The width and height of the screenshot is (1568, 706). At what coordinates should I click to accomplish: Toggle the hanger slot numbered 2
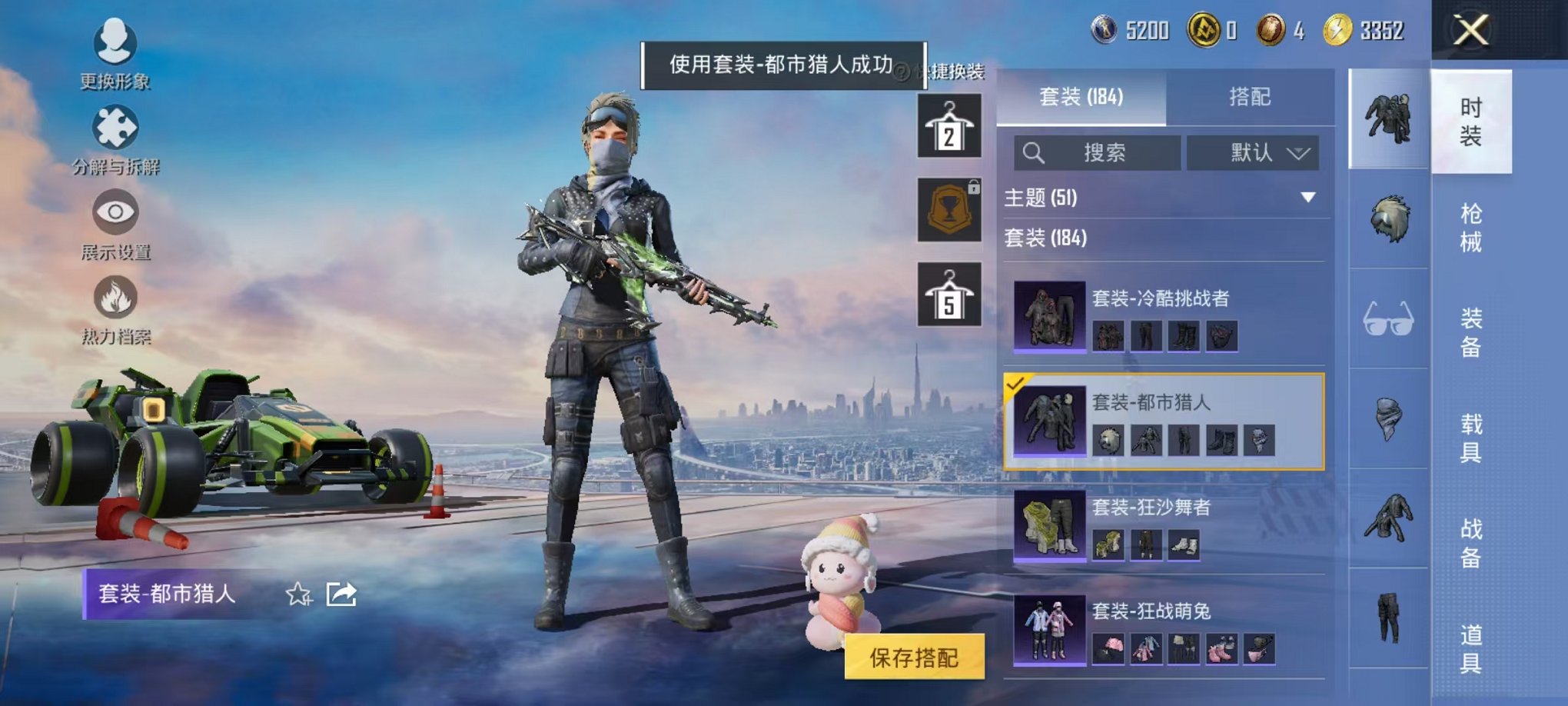point(949,125)
